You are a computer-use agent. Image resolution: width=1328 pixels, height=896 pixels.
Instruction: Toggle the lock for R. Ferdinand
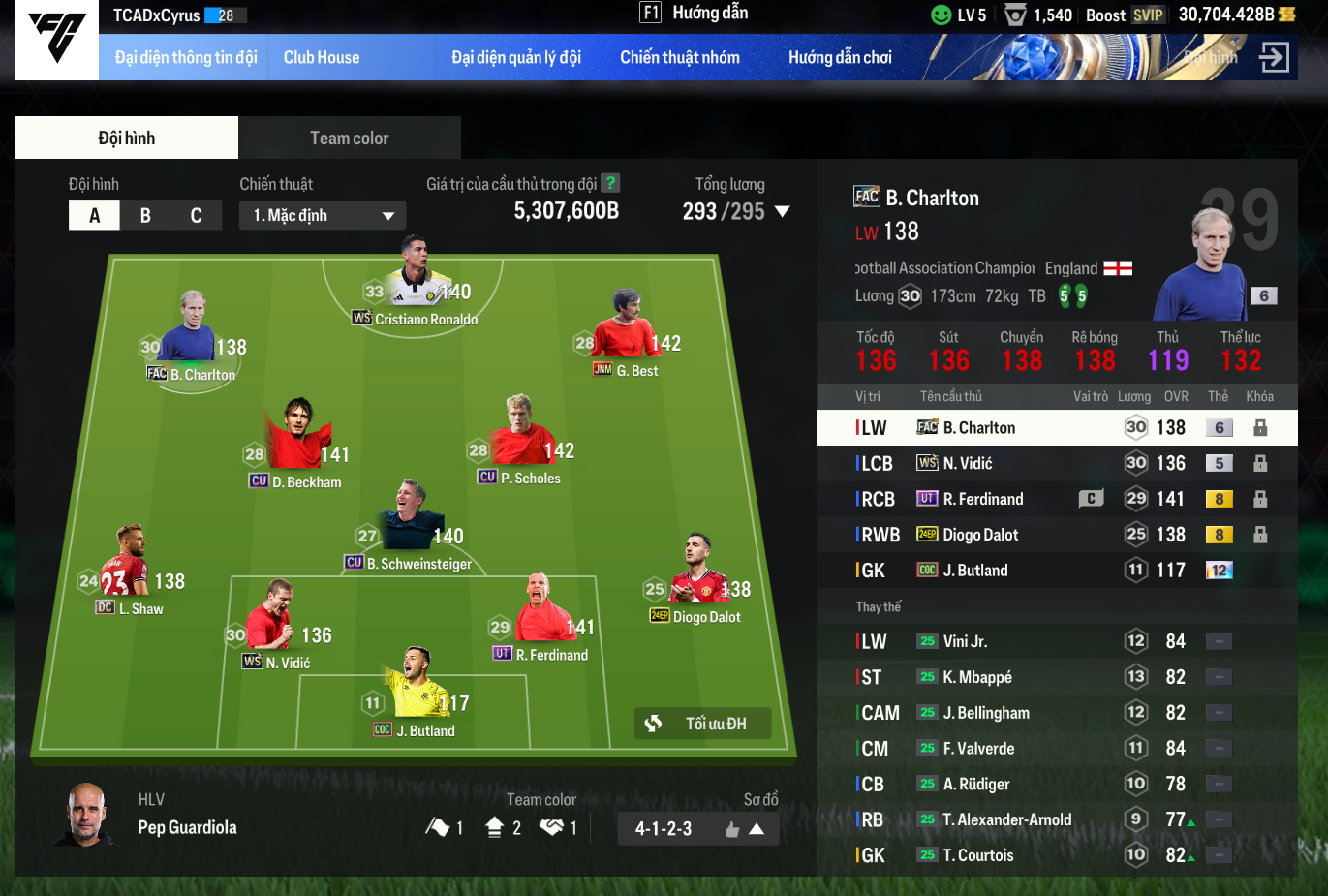(1260, 499)
